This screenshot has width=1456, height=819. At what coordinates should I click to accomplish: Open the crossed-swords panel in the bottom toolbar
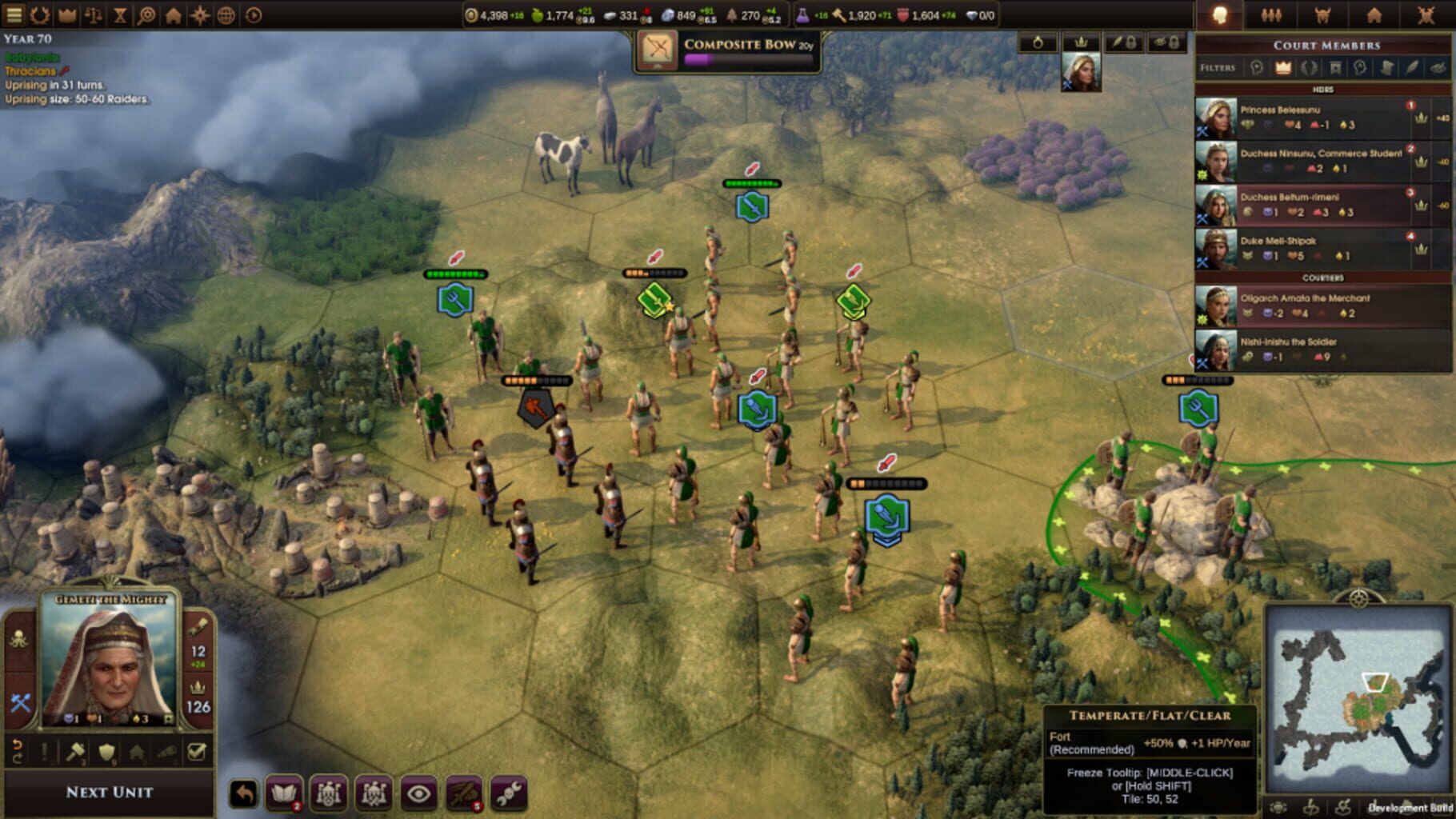(464, 792)
